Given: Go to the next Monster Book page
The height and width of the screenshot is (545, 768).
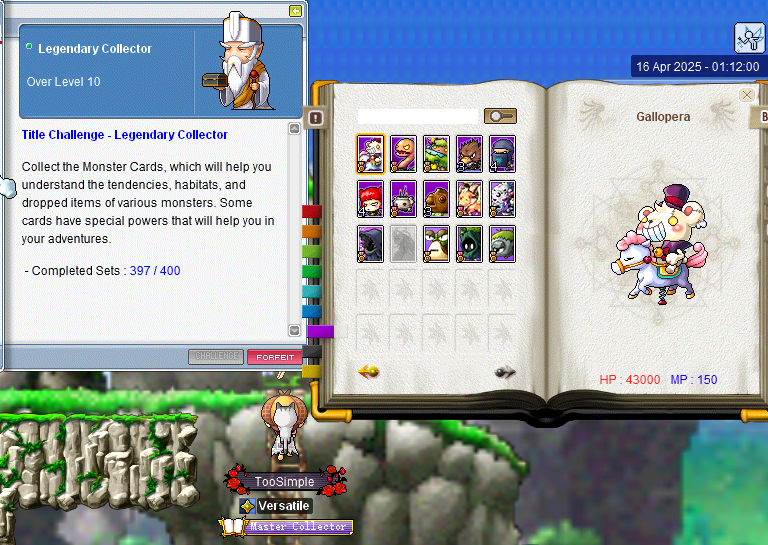Looking at the screenshot, I should pos(505,372).
